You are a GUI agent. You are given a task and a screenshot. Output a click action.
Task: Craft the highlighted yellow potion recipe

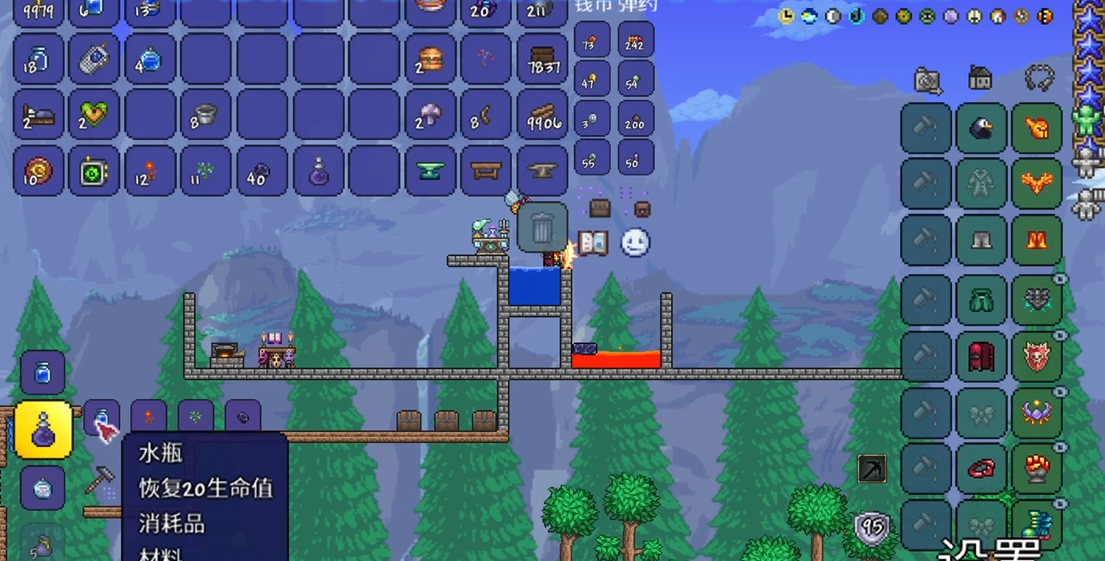point(44,430)
